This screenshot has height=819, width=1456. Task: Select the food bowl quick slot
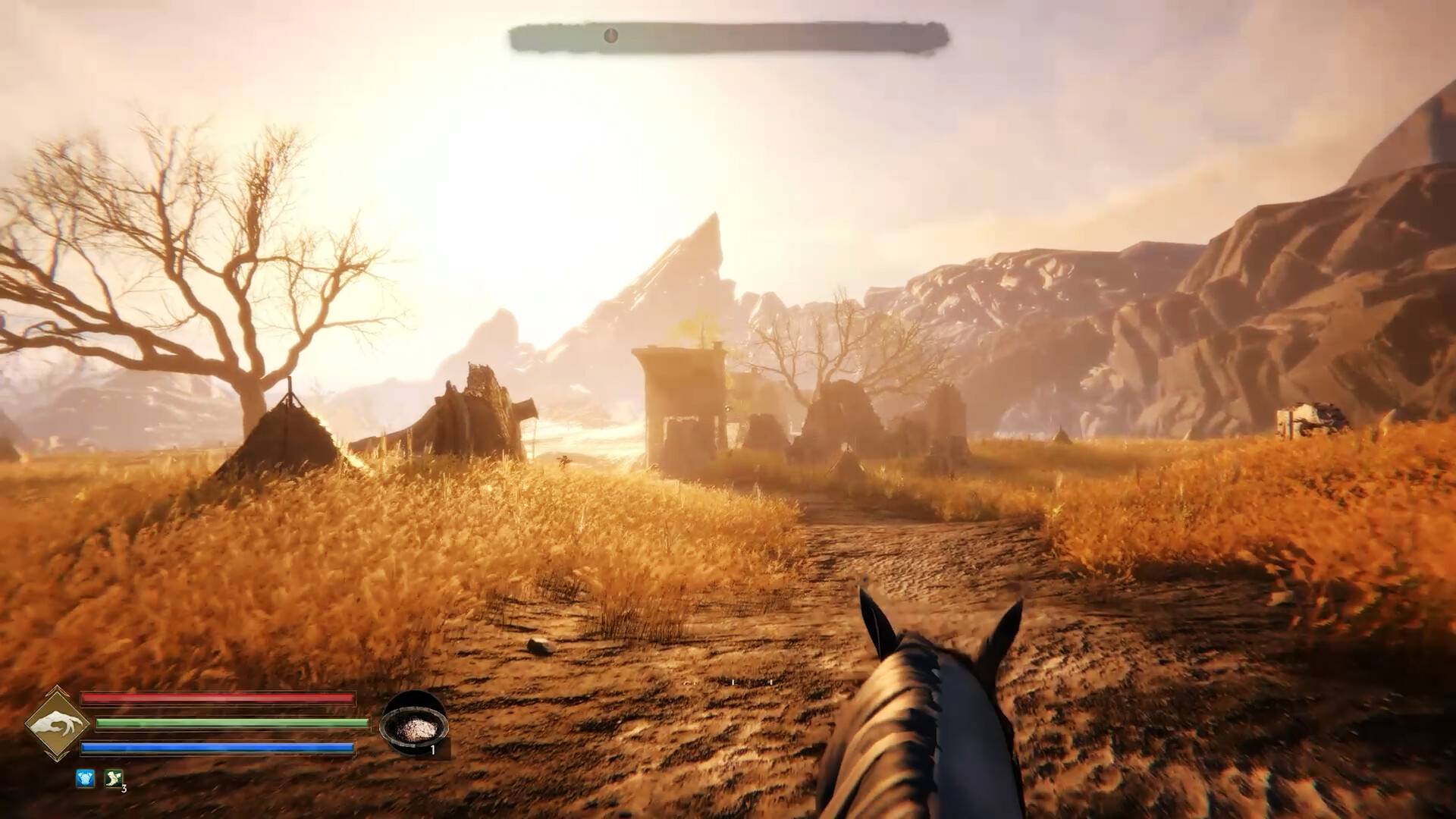click(413, 725)
